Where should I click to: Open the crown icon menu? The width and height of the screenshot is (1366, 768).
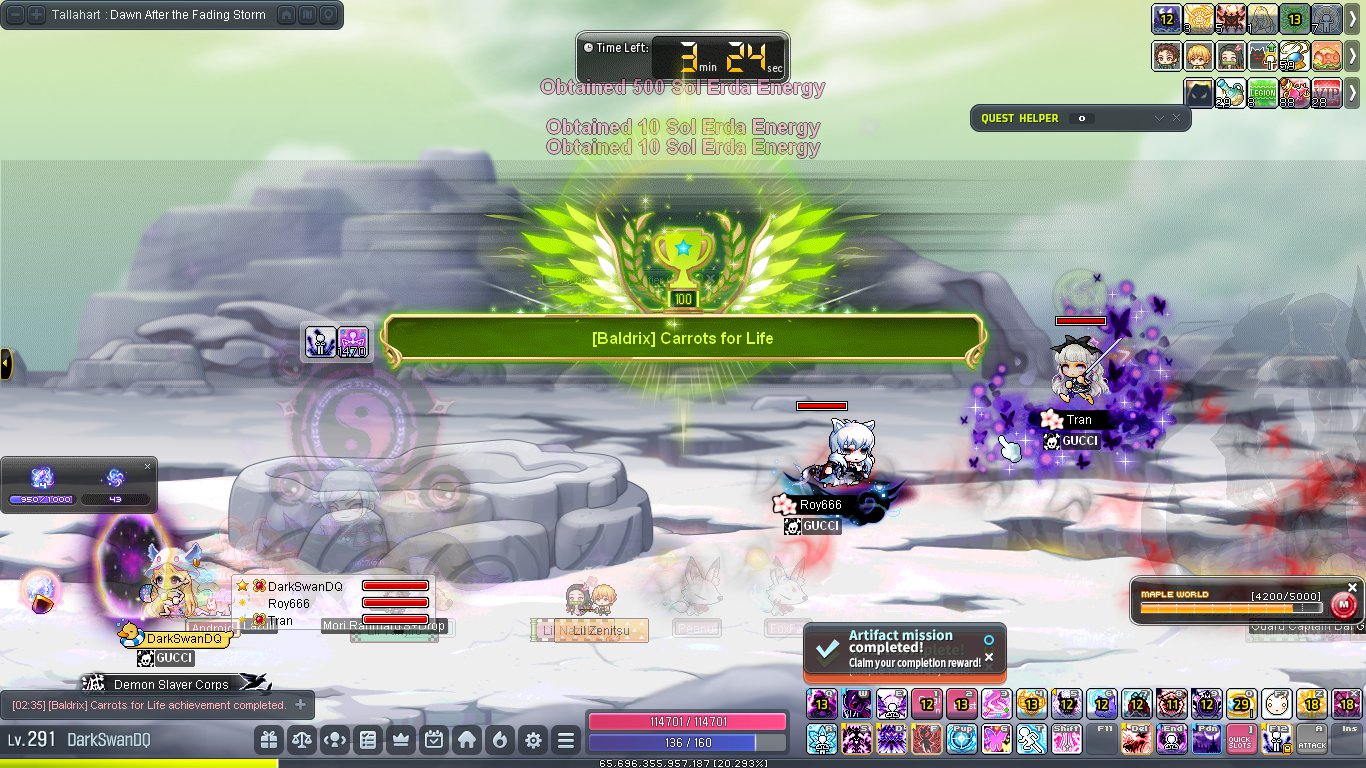pyautogui.click(x=401, y=740)
